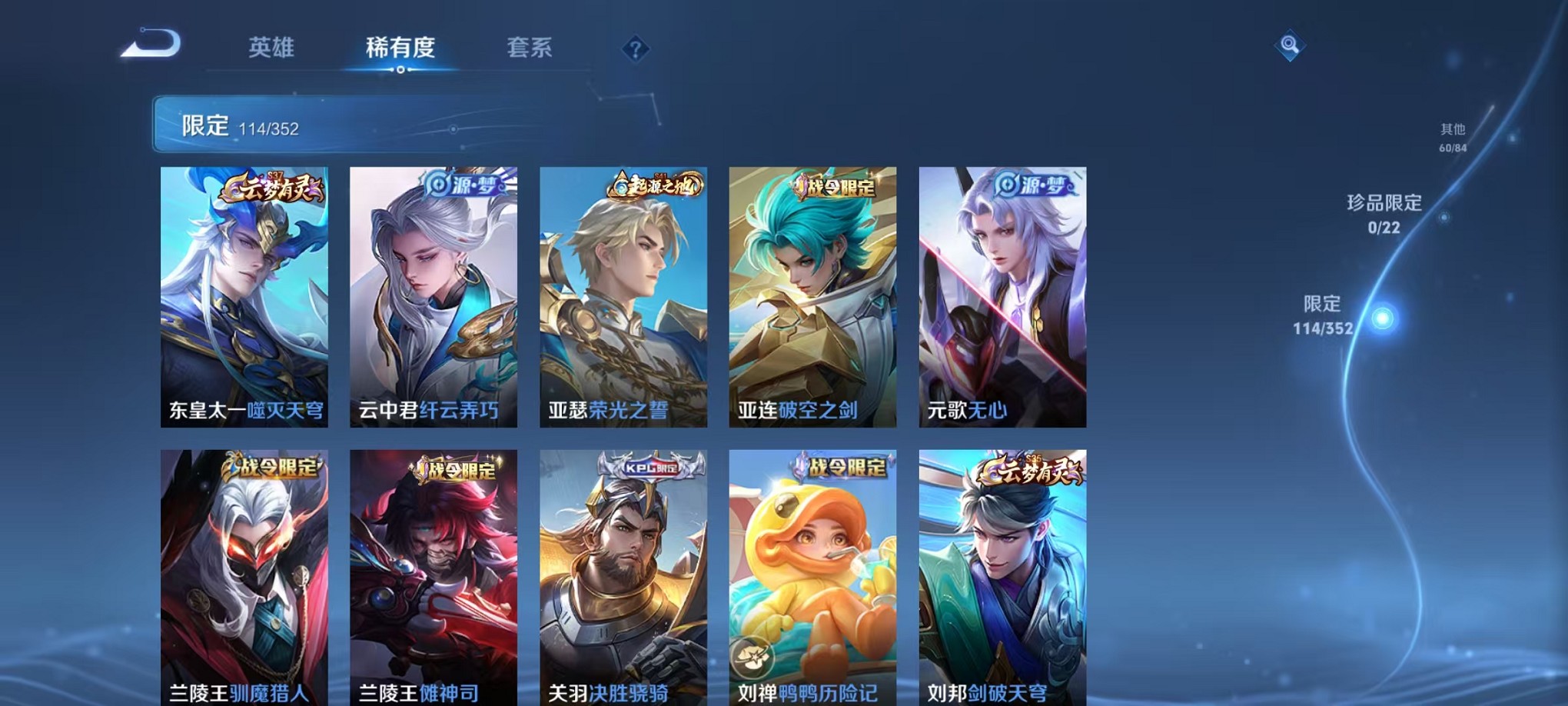Click the 云梦有灵 S37 badge on 东皇太一's card
The width and height of the screenshot is (1568, 706).
coord(274,185)
